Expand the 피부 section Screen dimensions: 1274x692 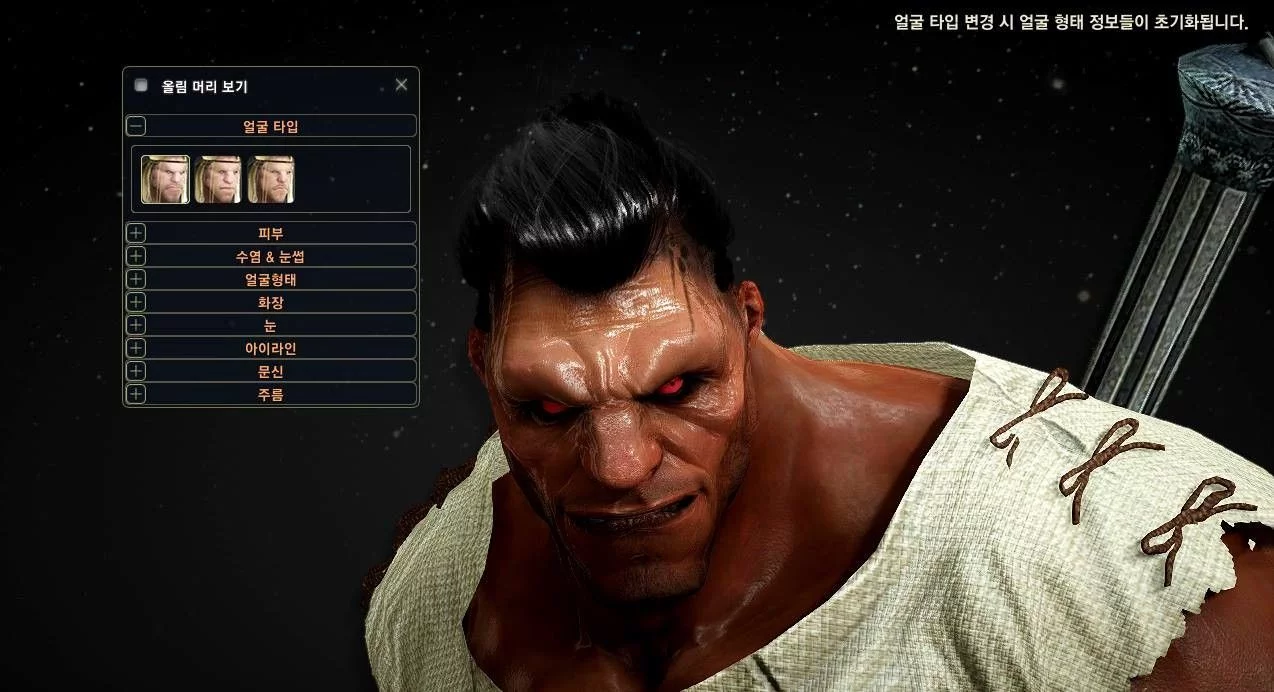pyautogui.click(x=136, y=233)
